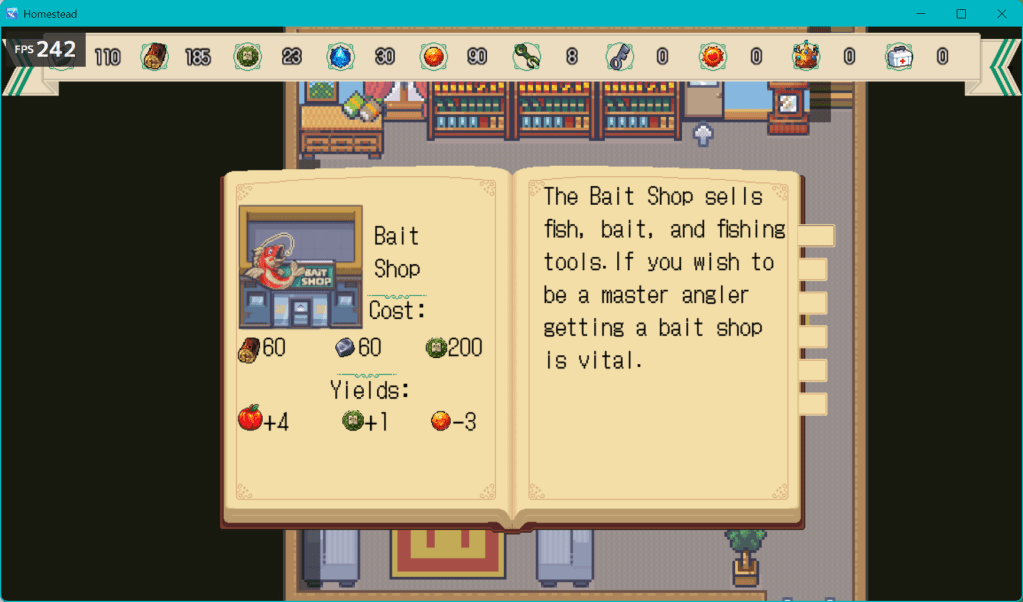Click the longest bookmark tab on the book

[819, 235]
